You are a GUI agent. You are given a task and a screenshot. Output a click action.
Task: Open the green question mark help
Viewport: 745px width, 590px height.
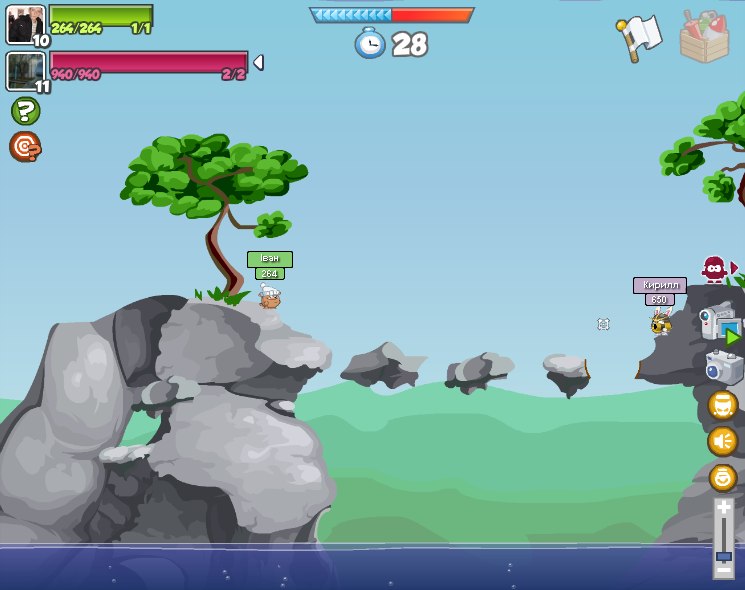click(x=25, y=111)
